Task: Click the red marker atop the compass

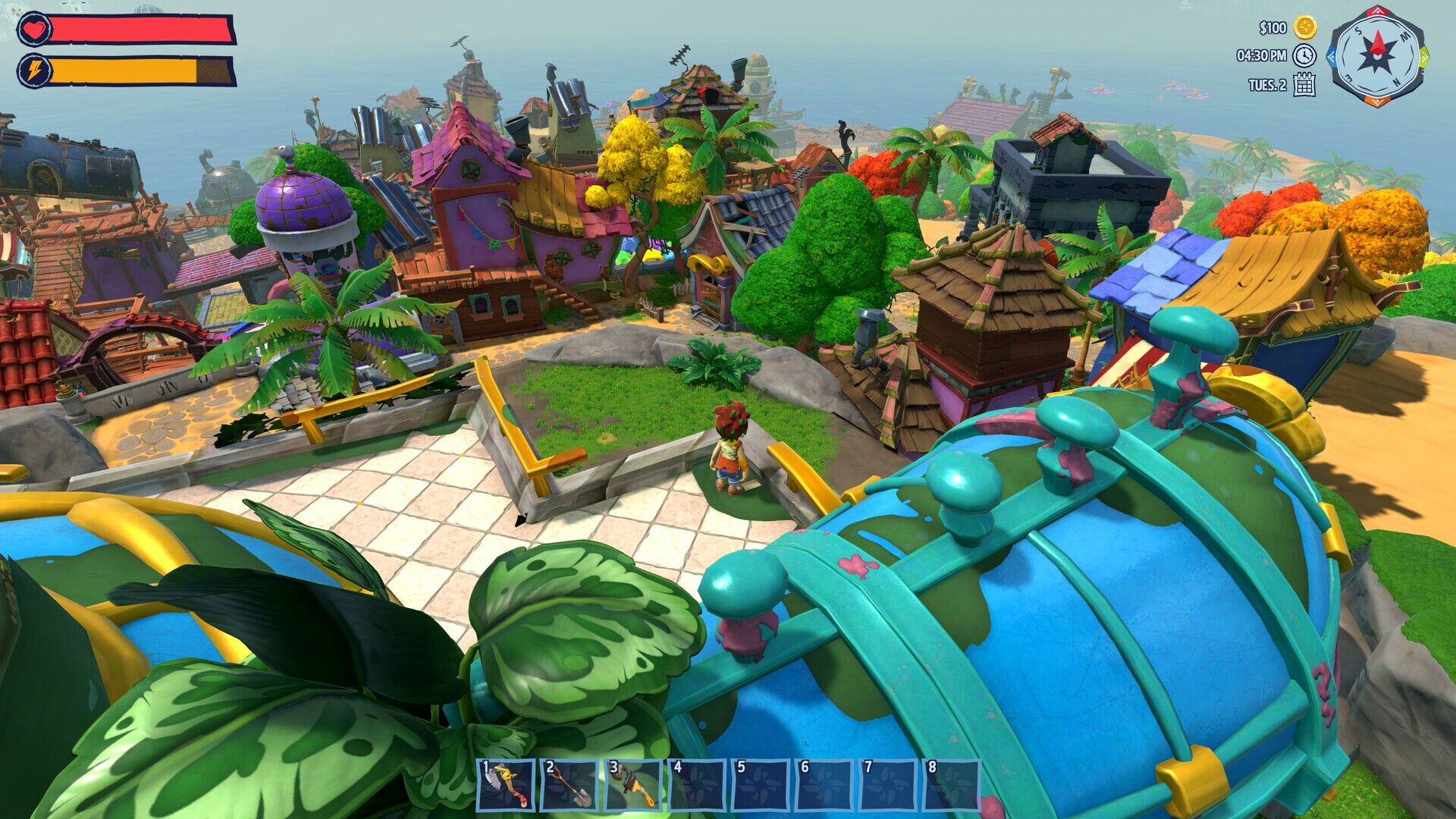Action: (1377, 11)
